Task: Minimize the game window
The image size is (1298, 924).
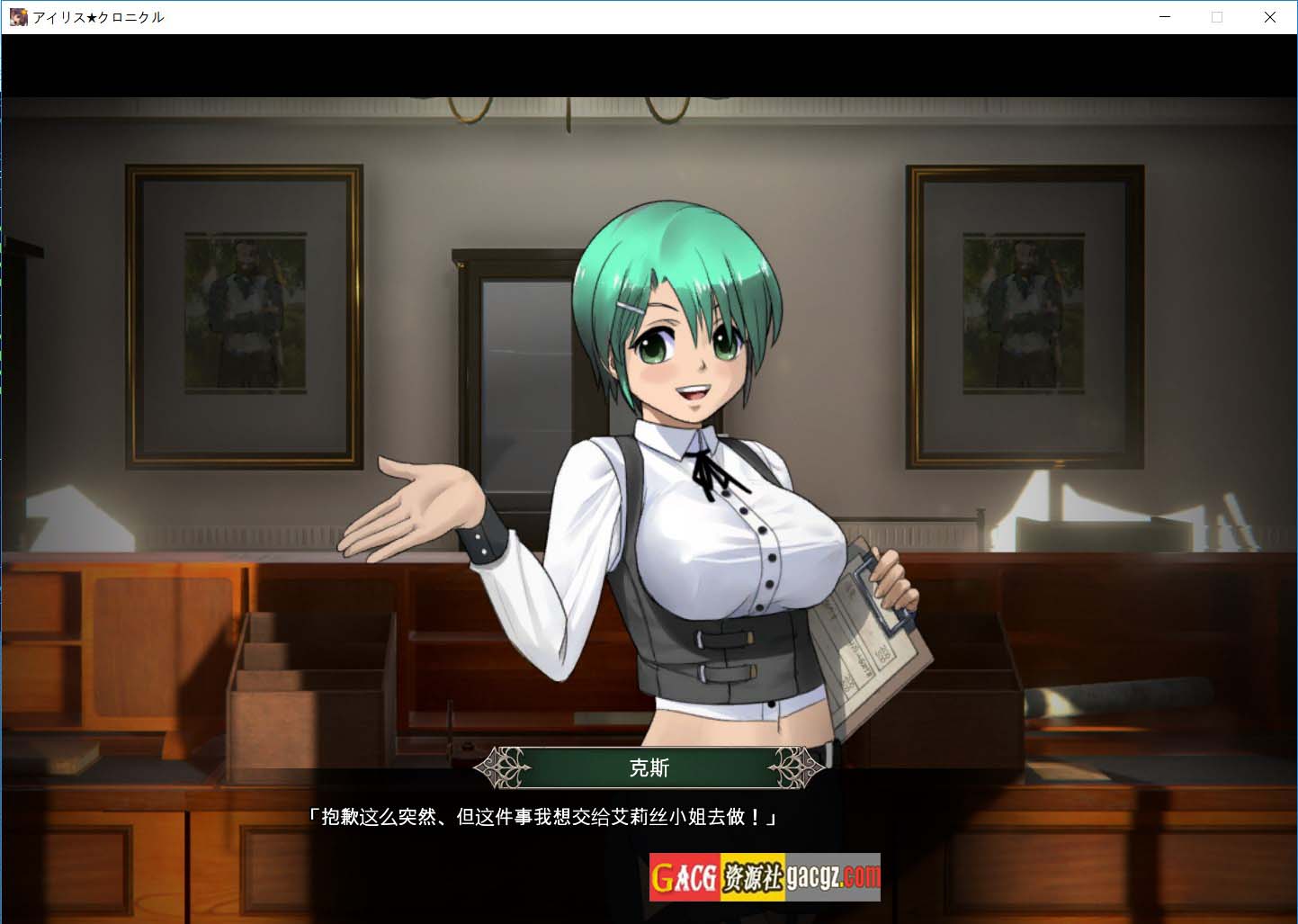Action: point(1165,17)
